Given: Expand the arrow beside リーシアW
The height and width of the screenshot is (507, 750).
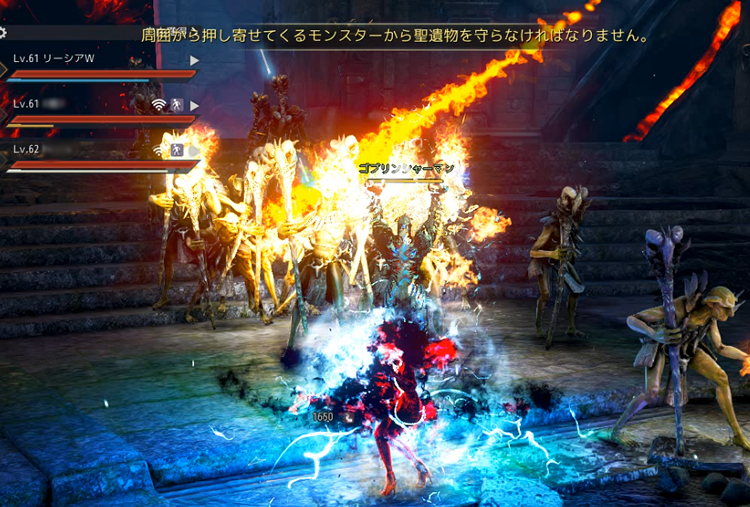Looking at the screenshot, I should (x=195, y=60).
